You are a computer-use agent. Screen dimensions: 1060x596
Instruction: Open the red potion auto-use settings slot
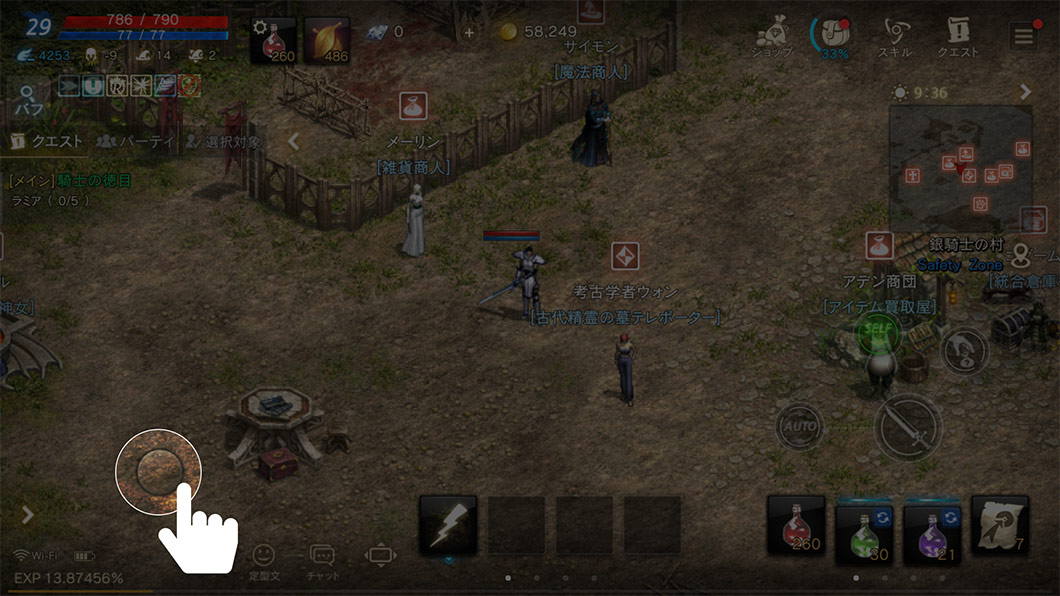pos(274,41)
